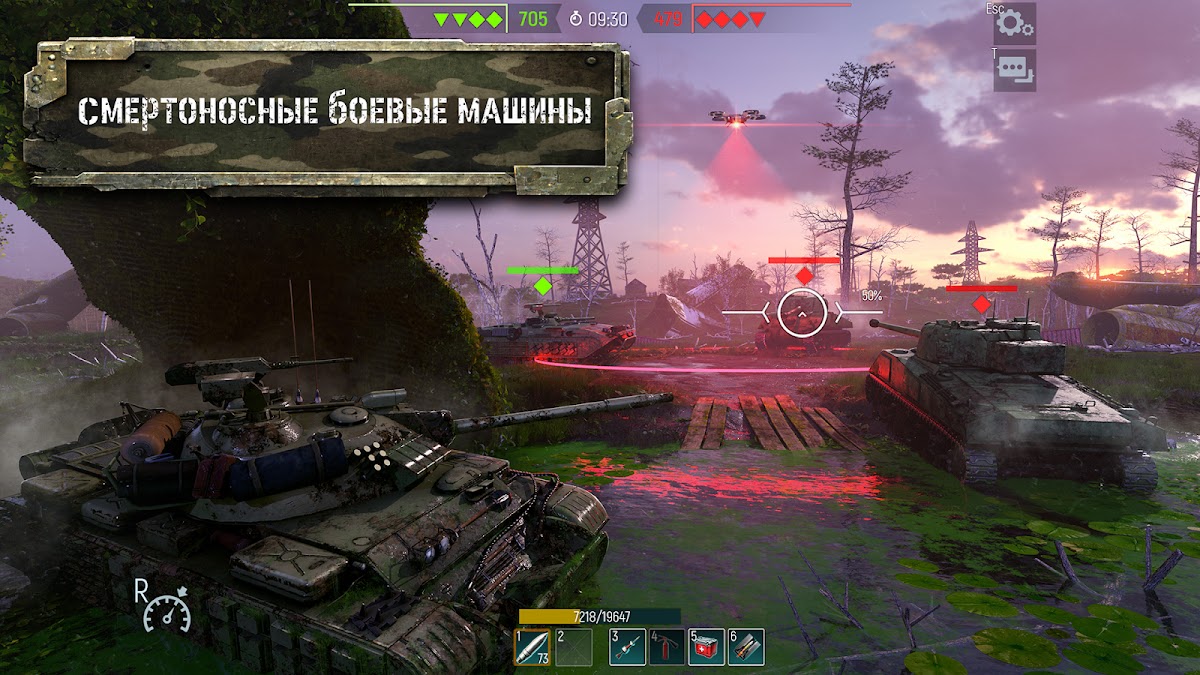The width and height of the screenshot is (1200, 675).
Task: Open the gear settings menu
Action: [x=1014, y=23]
